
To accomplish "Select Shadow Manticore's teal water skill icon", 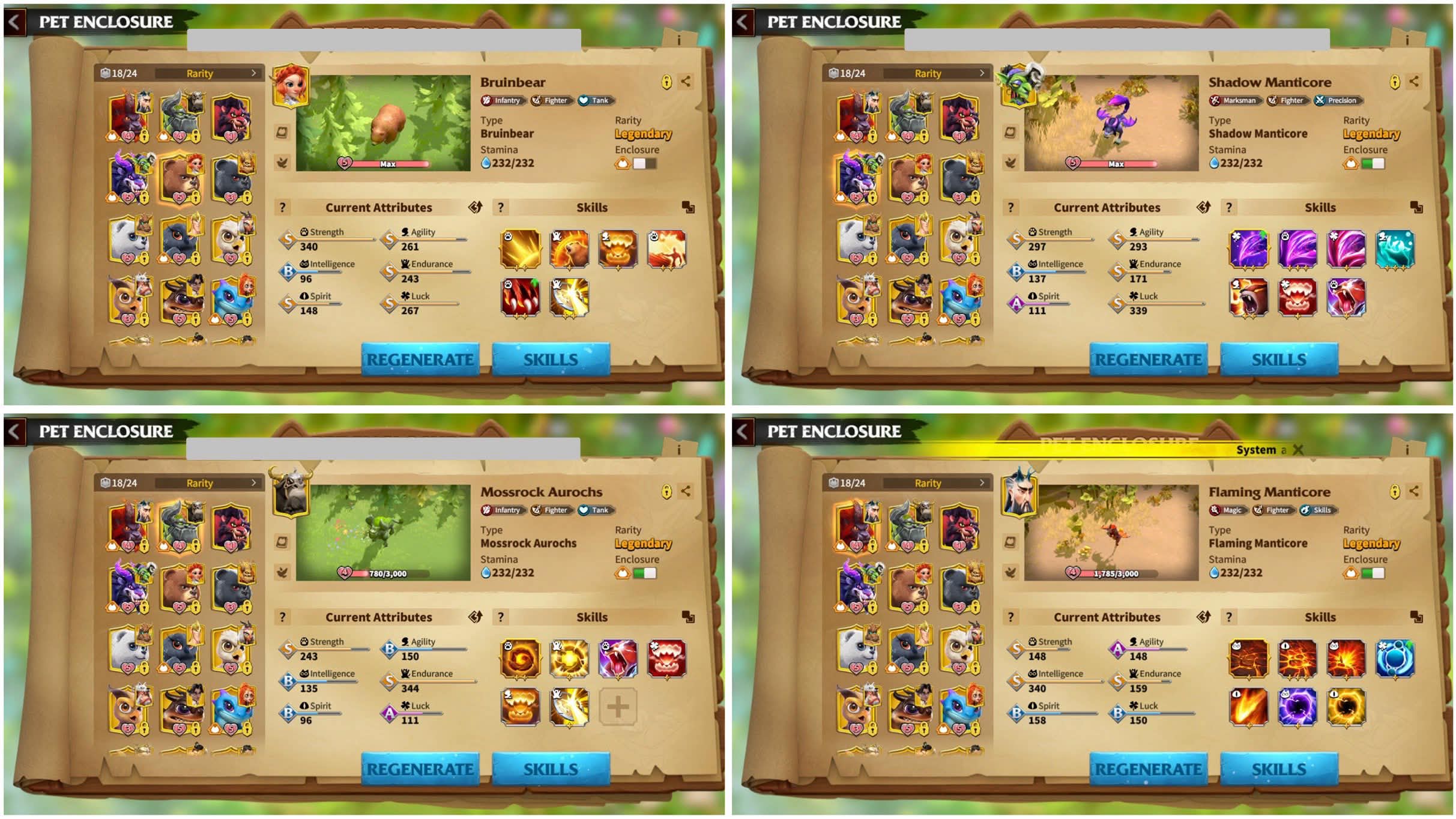I will 1394,249.
